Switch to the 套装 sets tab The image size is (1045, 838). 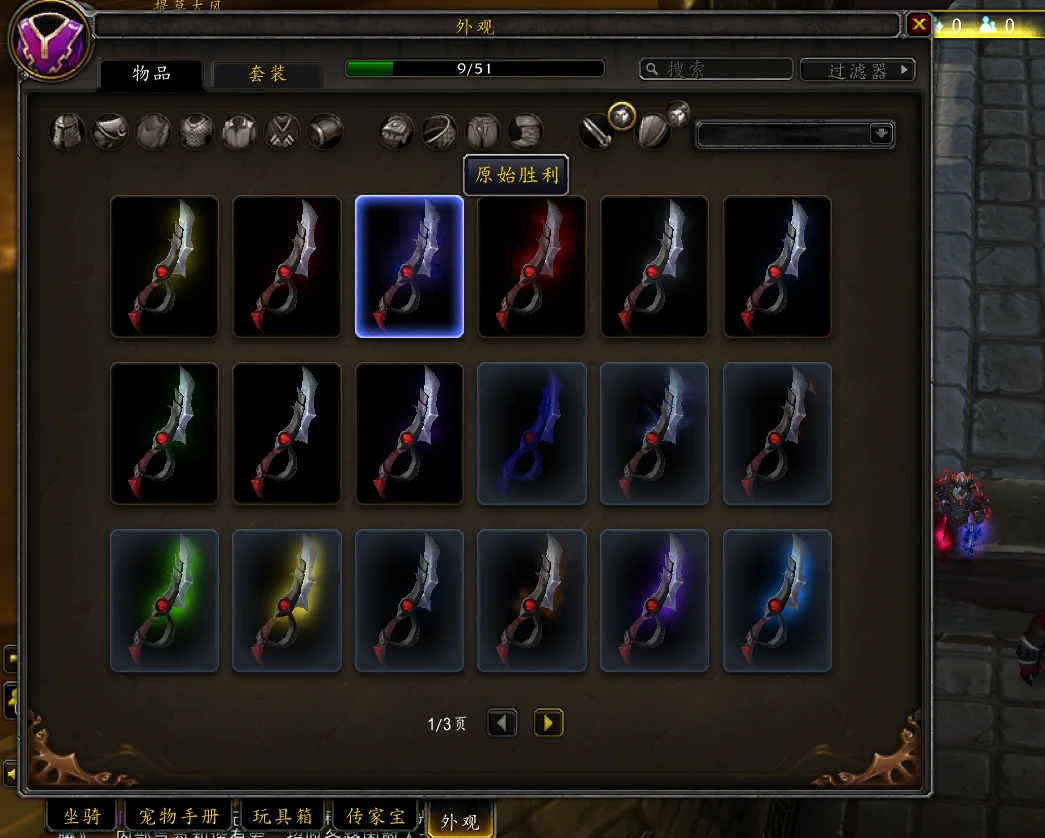(267, 74)
